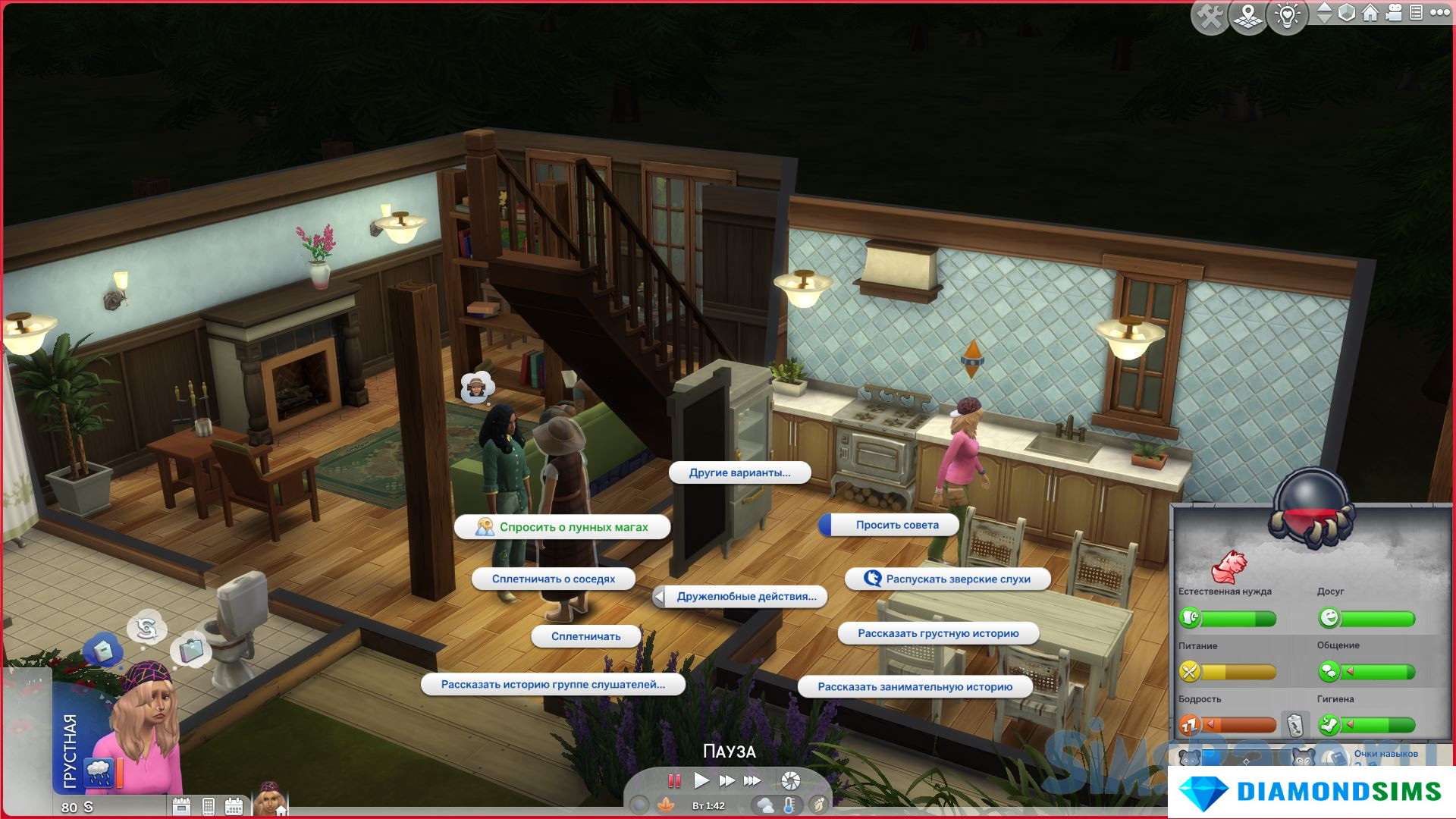Choose "Рассказать занимательную историю"
This screenshot has width=1456, height=819.
[915, 687]
